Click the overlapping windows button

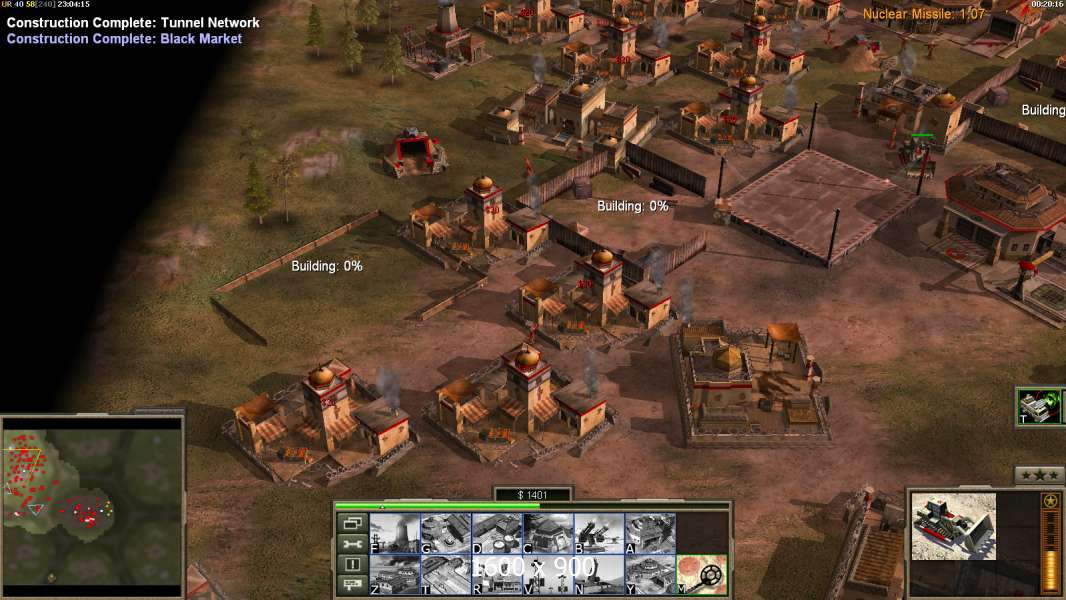point(352,523)
